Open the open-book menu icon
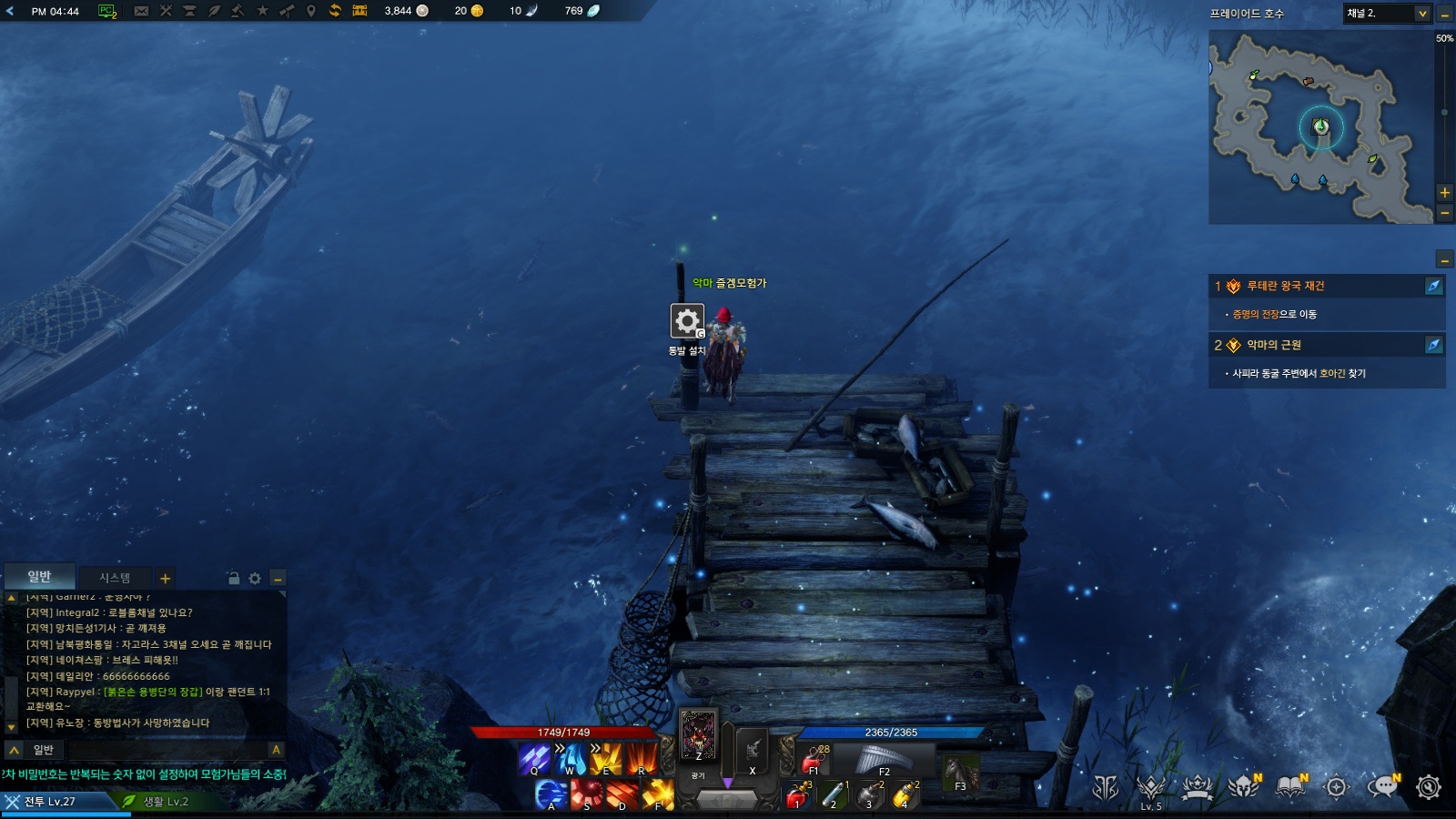 [1290, 787]
